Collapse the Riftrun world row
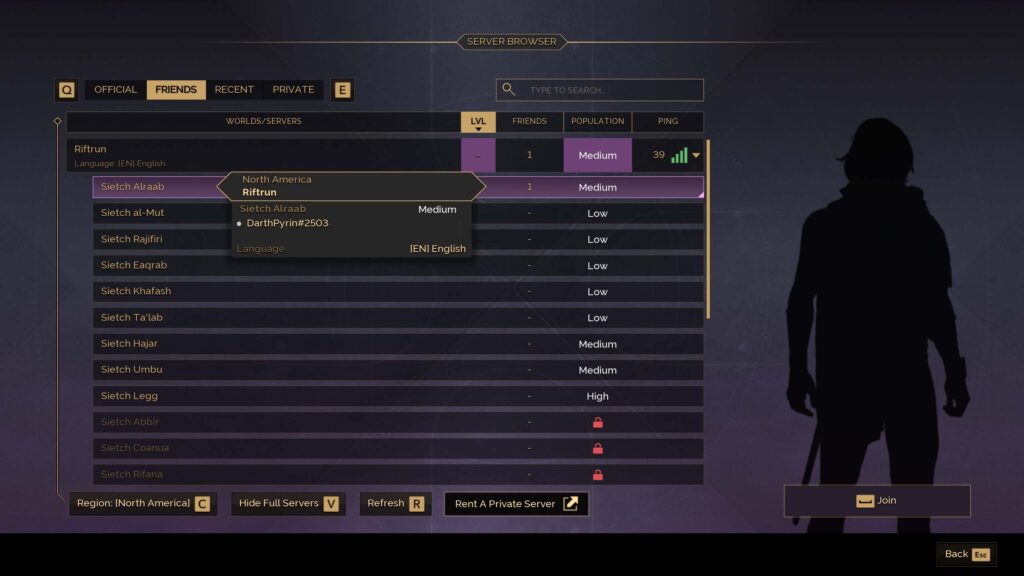 coord(696,155)
